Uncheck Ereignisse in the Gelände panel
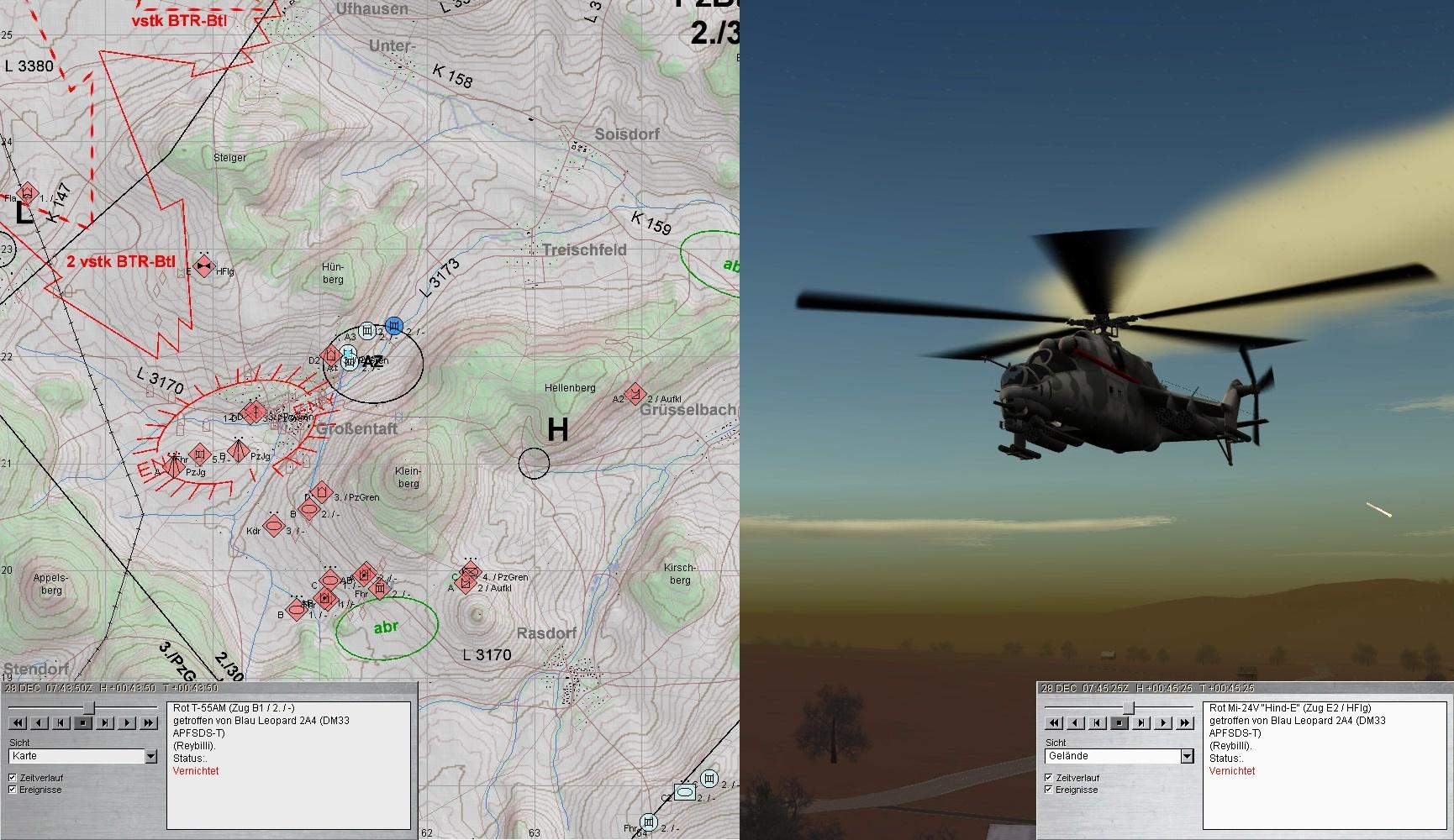Viewport: 1454px width, 840px height. coord(1049,790)
